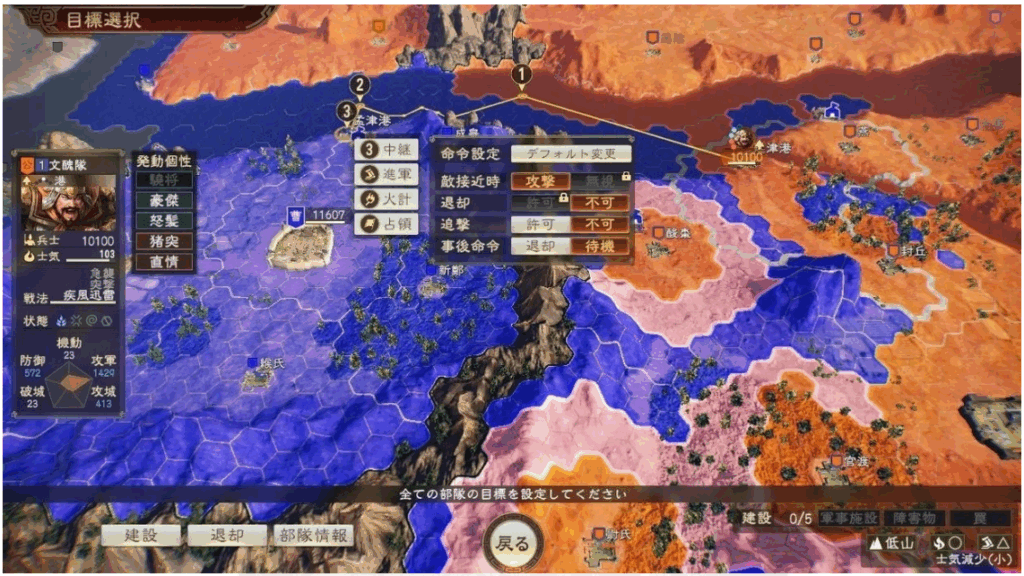1024x576 pixels.
Task: Click waypoint marker number 1 on route
Action: 520,74
